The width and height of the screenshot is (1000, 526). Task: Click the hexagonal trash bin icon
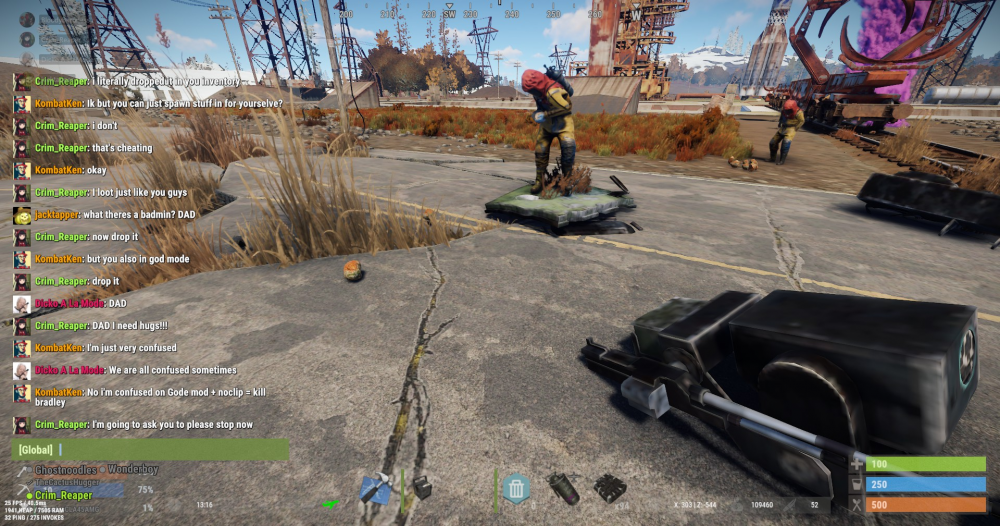point(516,488)
